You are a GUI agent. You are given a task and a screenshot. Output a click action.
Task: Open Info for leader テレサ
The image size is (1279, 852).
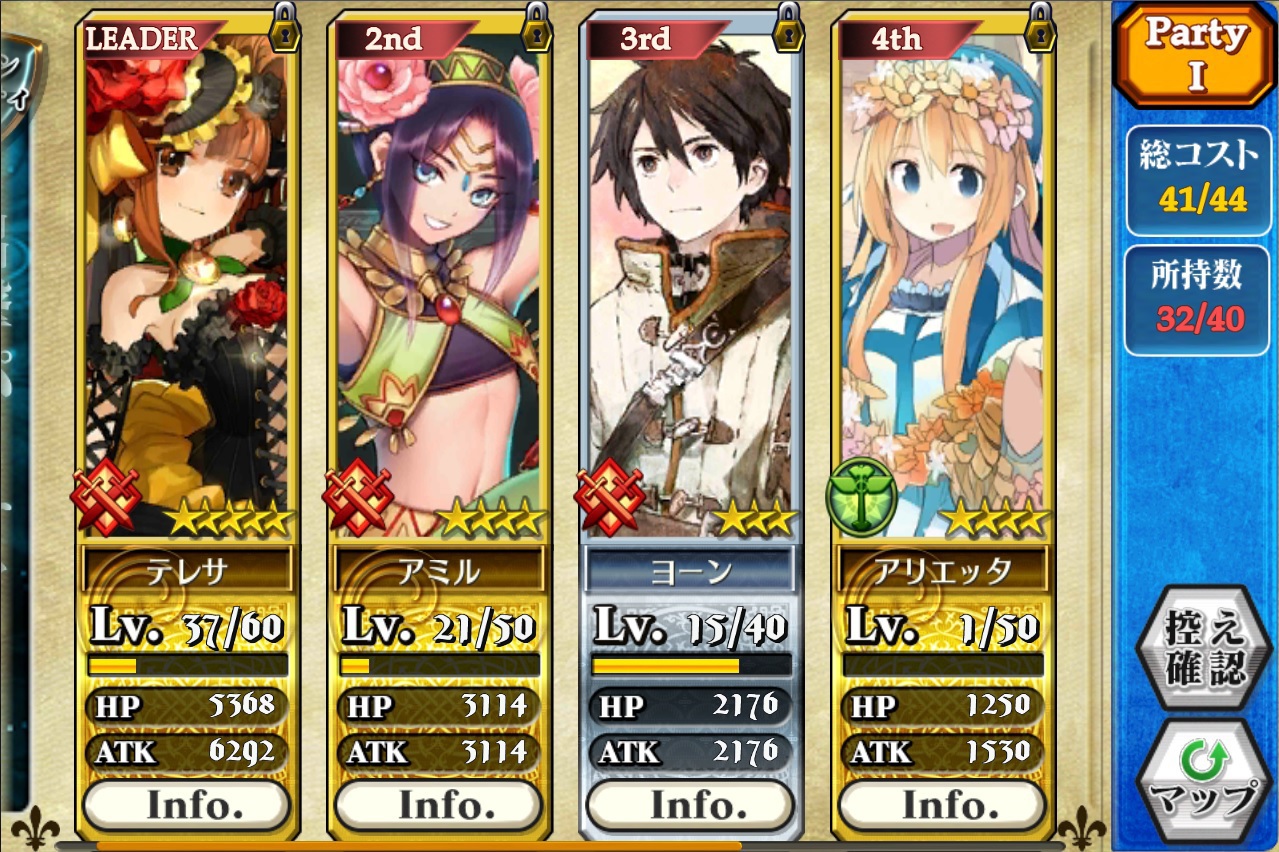point(187,805)
